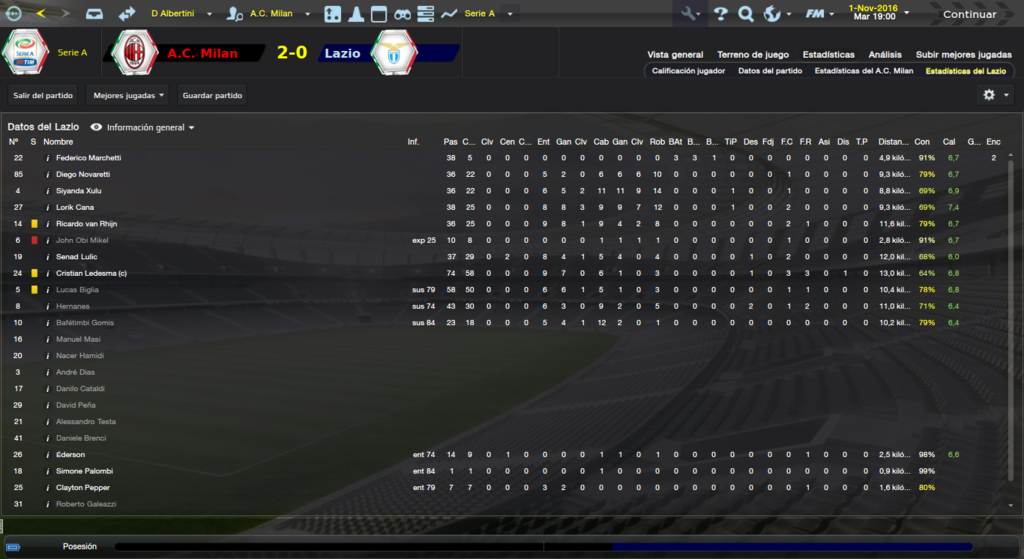Show the Estadísticas tab

[829, 54]
